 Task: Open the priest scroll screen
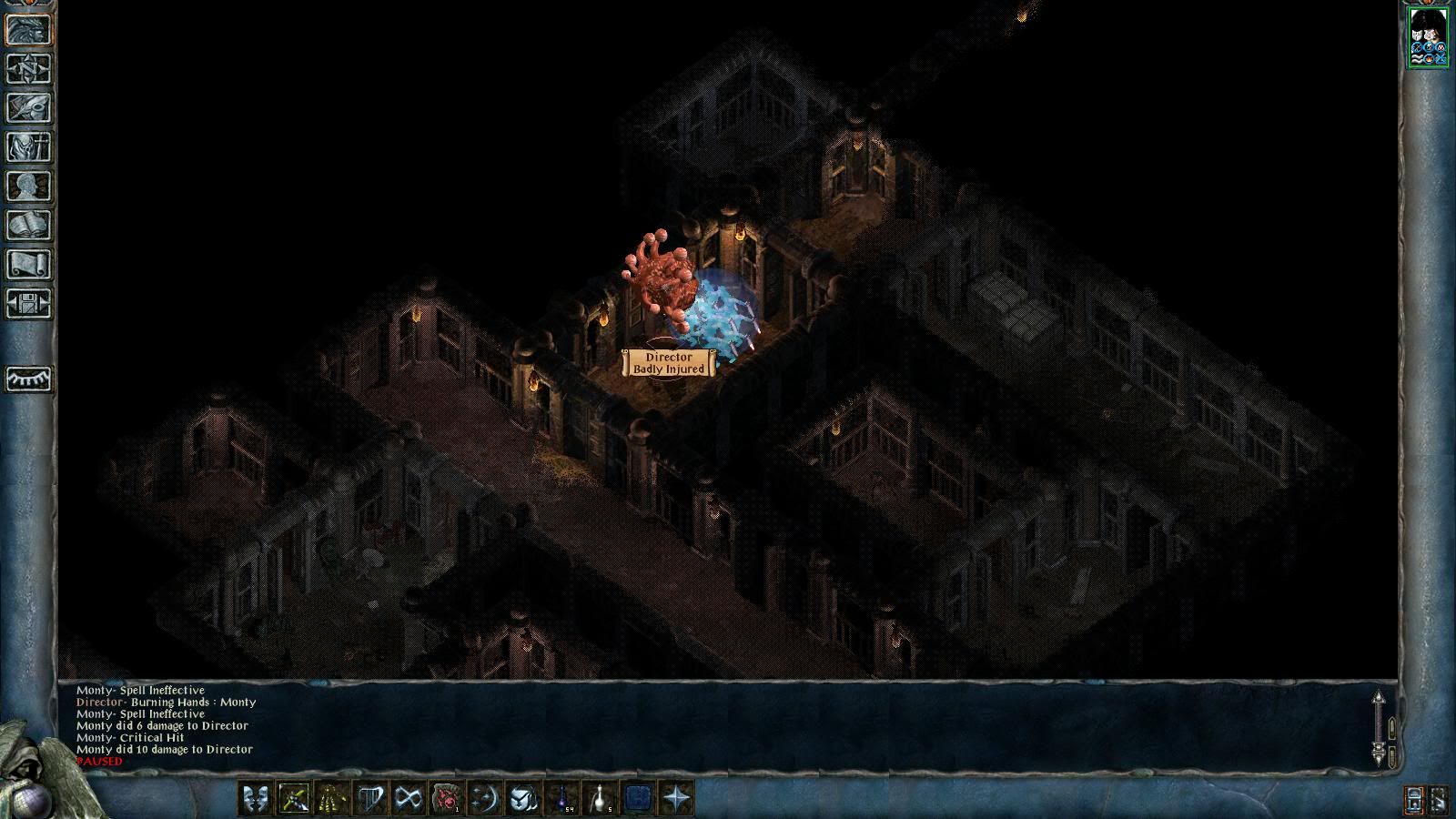click(28, 264)
